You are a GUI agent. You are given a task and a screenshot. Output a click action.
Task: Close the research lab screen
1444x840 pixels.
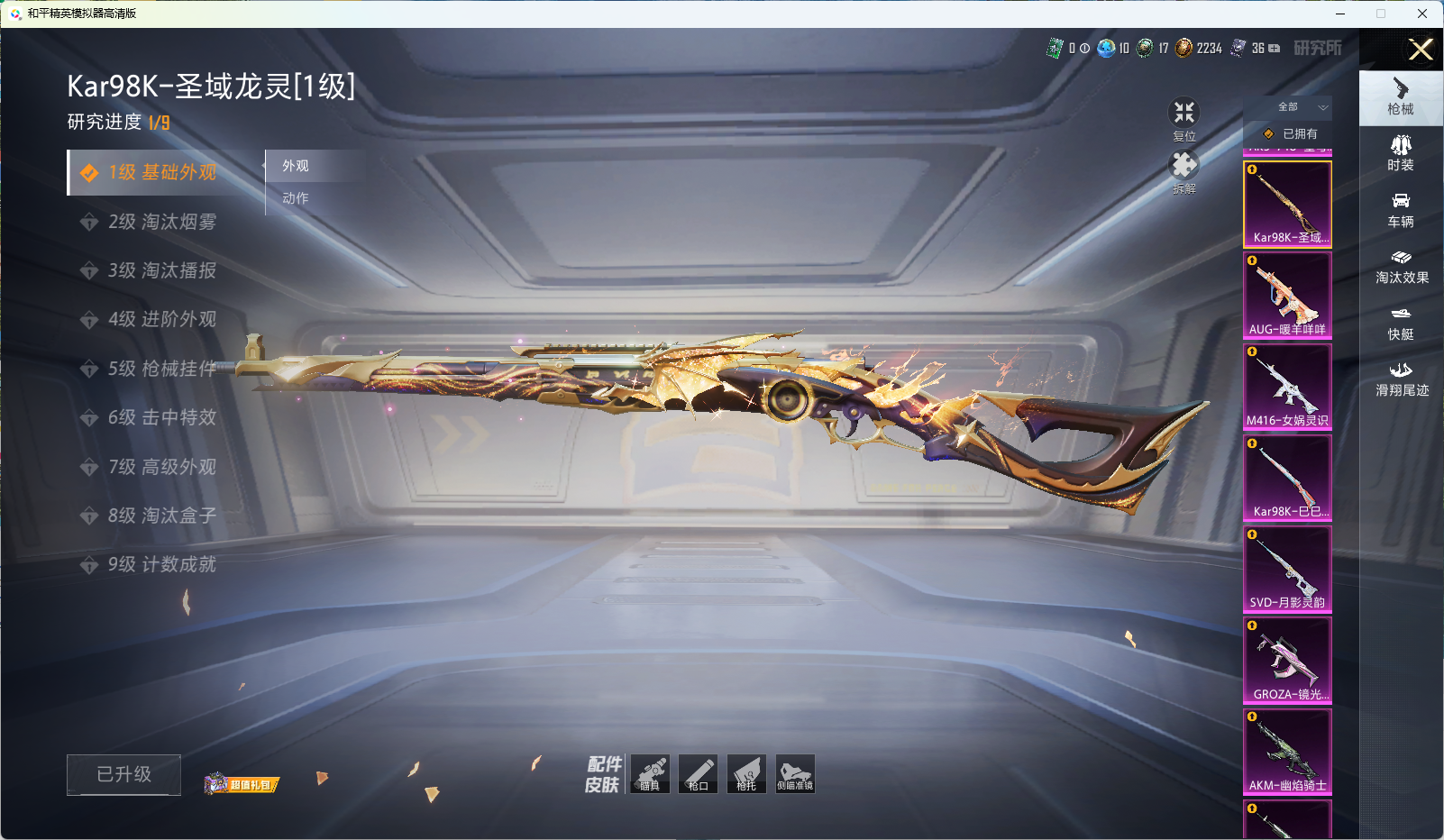click(x=1421, y=50)
